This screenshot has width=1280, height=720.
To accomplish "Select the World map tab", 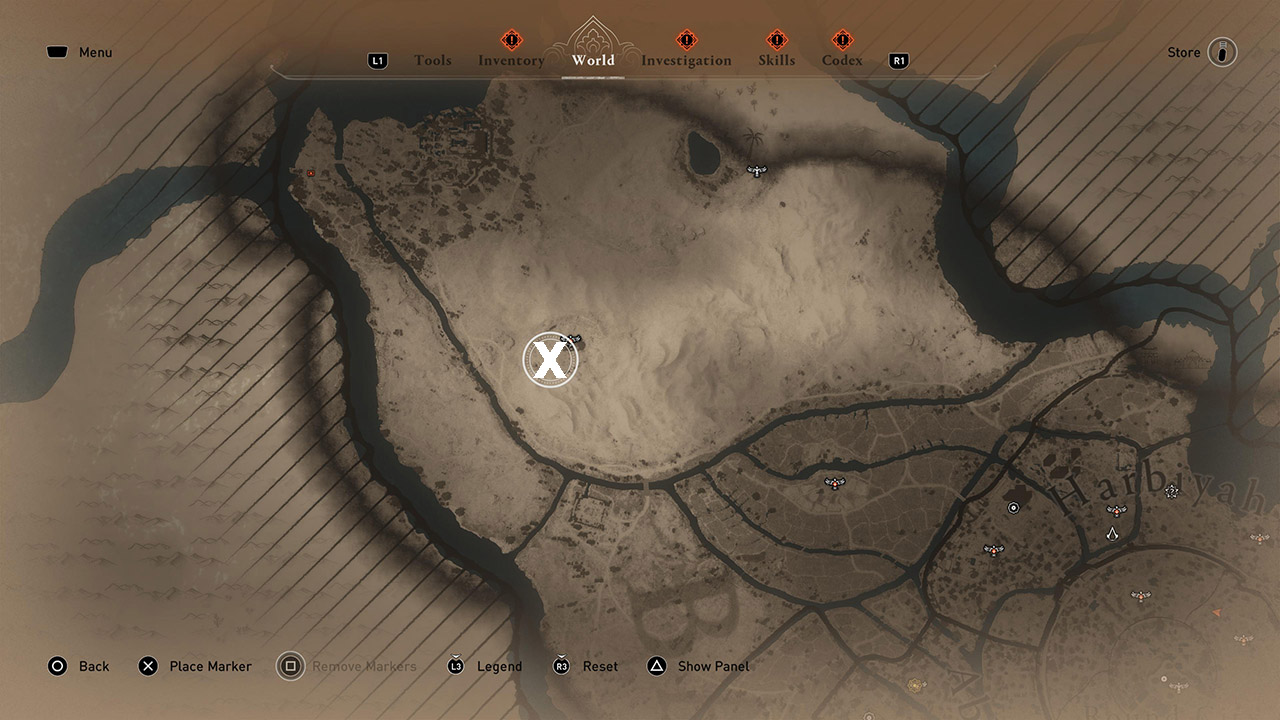I will pos(593,60).
